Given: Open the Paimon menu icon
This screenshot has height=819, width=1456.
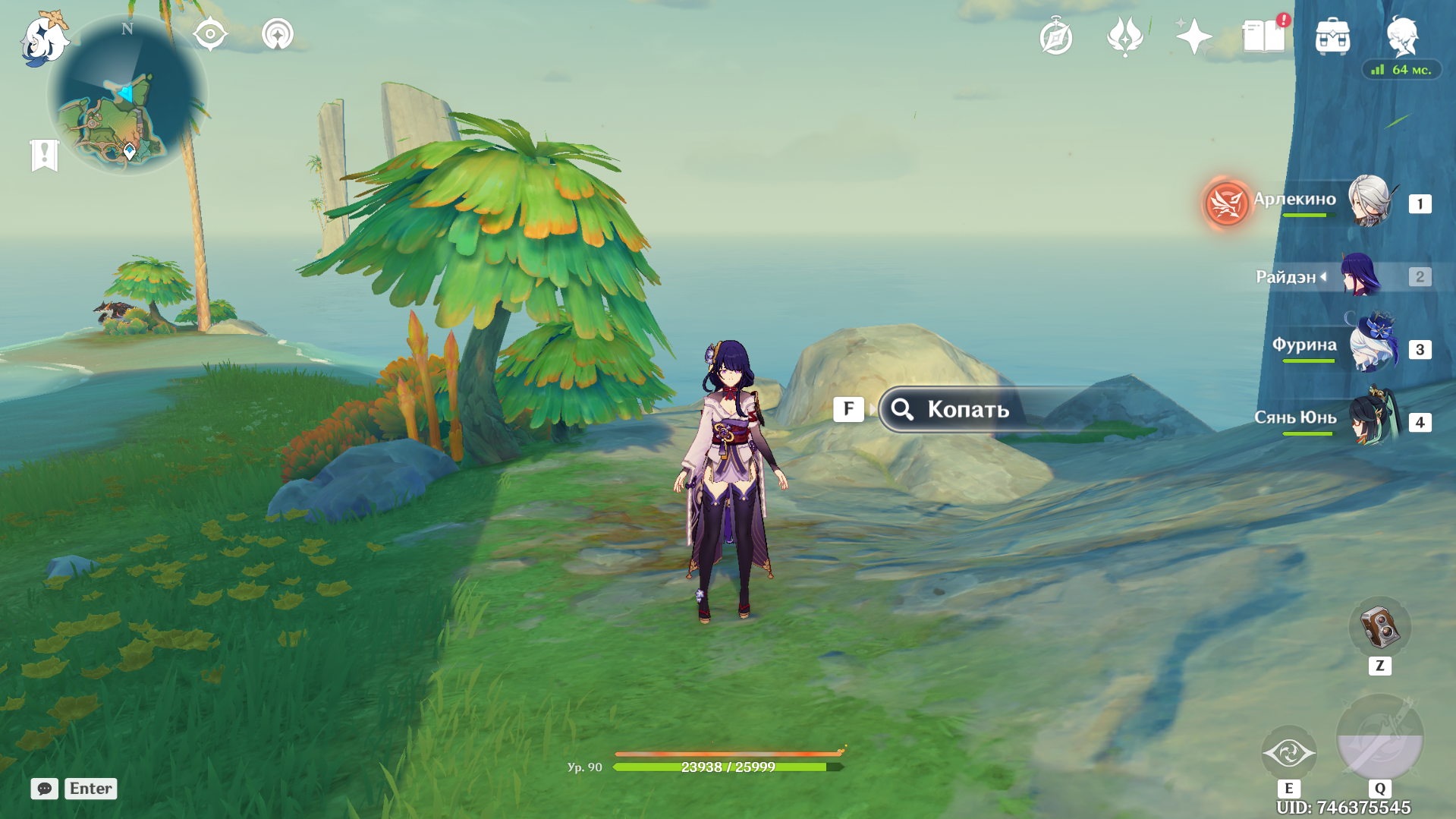Looking at the screenshot, I should 43,39.
